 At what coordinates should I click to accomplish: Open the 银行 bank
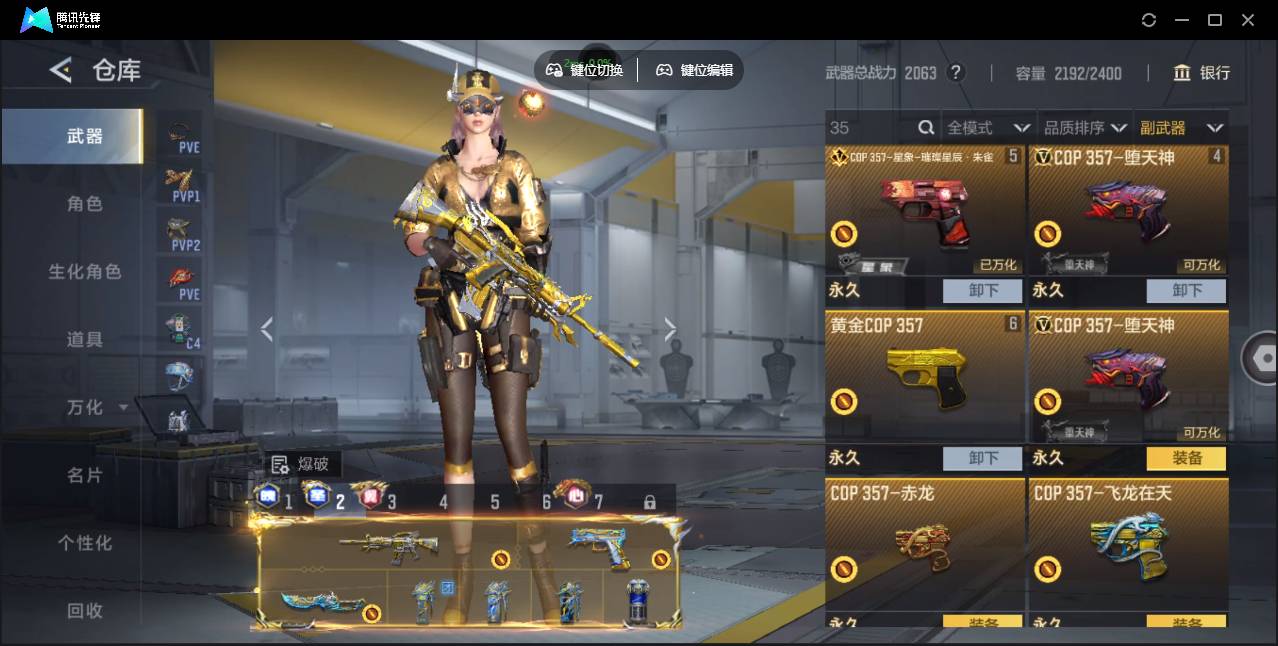[x=1202, y=73]
